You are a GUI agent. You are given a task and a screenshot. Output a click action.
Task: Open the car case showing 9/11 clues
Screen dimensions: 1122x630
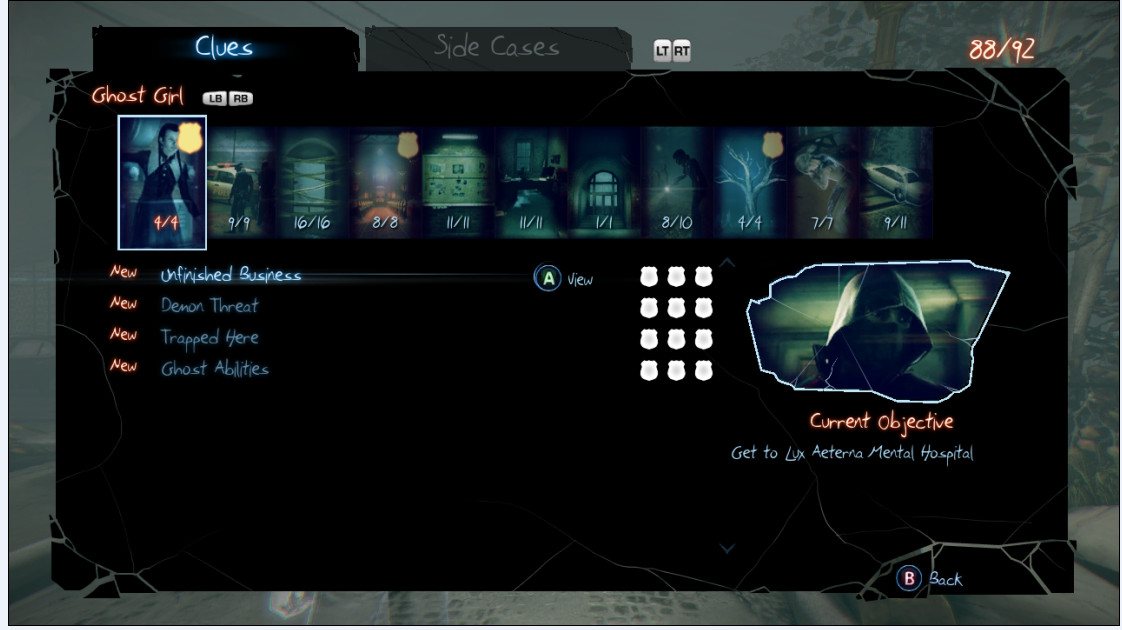pyautogui.click(x=896, y=183)
